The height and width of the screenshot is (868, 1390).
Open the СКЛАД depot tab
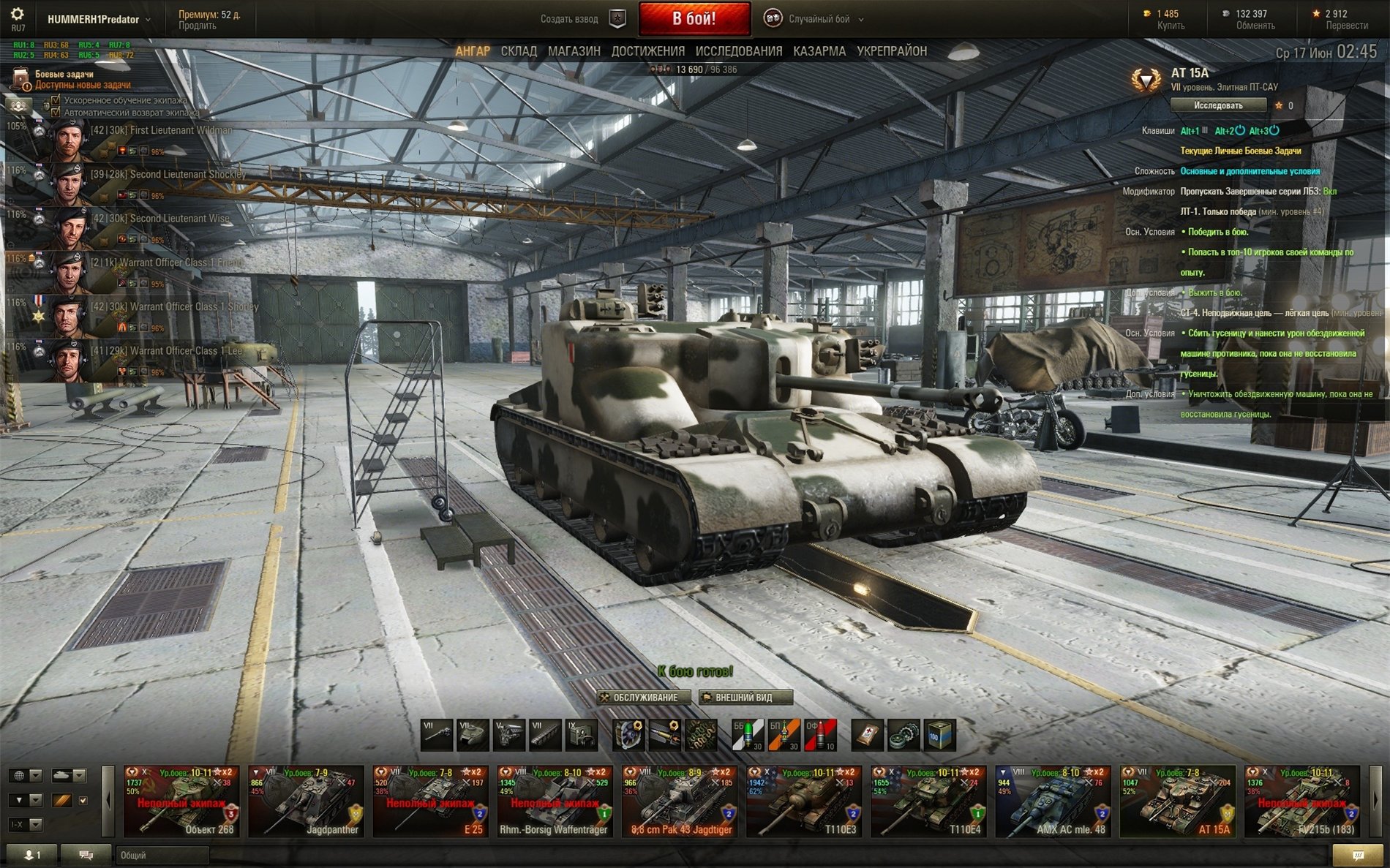click(x=519, y=51)
